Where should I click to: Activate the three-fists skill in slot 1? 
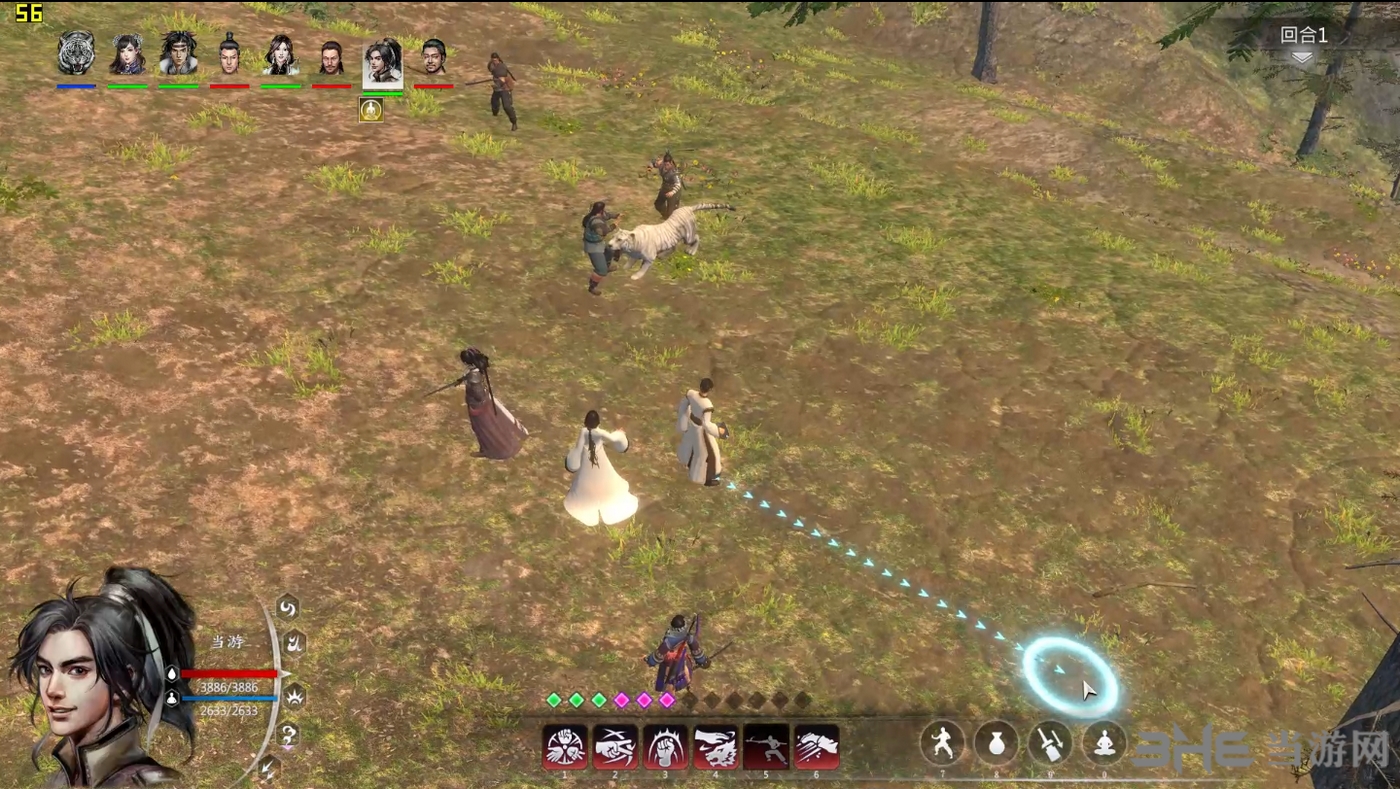[x=565, y=747]
